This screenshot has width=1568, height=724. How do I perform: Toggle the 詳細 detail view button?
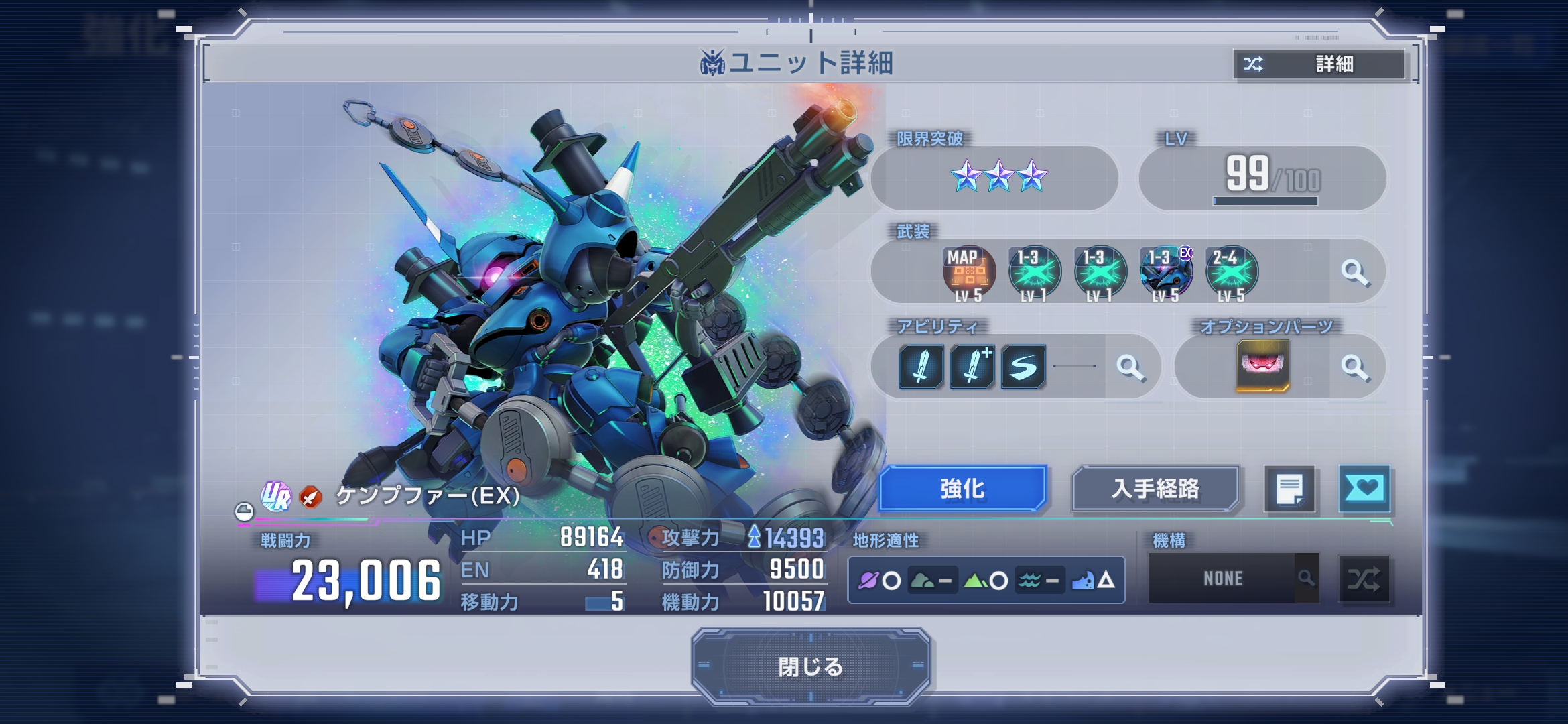pyautogui.click(x=1319, y=64)
